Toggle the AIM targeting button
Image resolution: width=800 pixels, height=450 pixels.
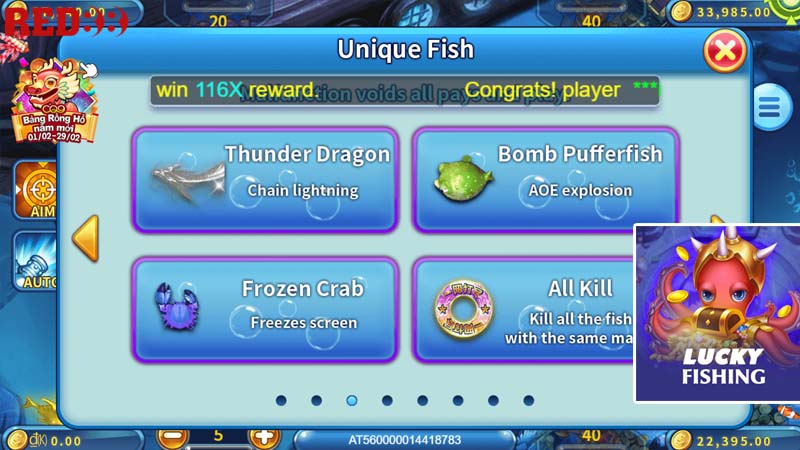click(x=37, y=190)
